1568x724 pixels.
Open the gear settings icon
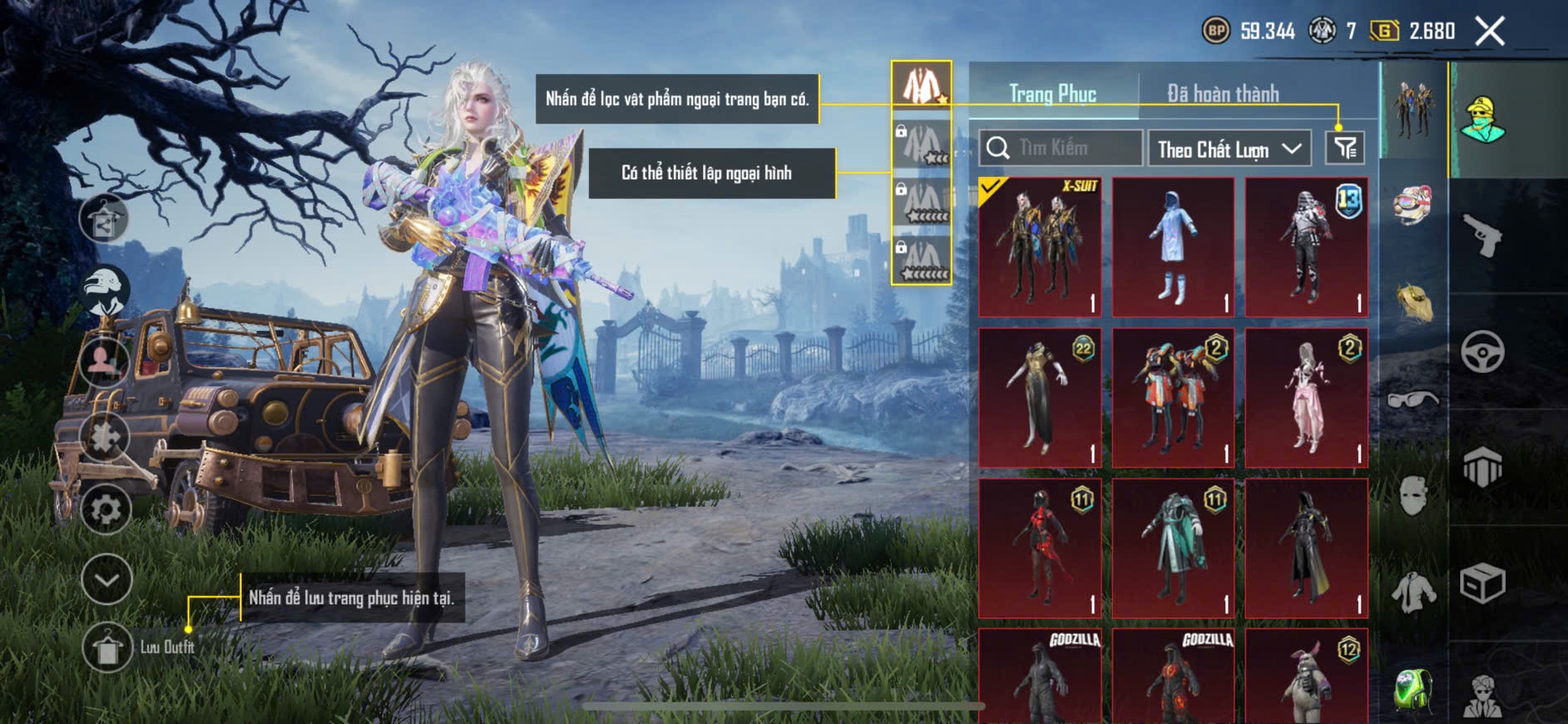click(106, 508)
